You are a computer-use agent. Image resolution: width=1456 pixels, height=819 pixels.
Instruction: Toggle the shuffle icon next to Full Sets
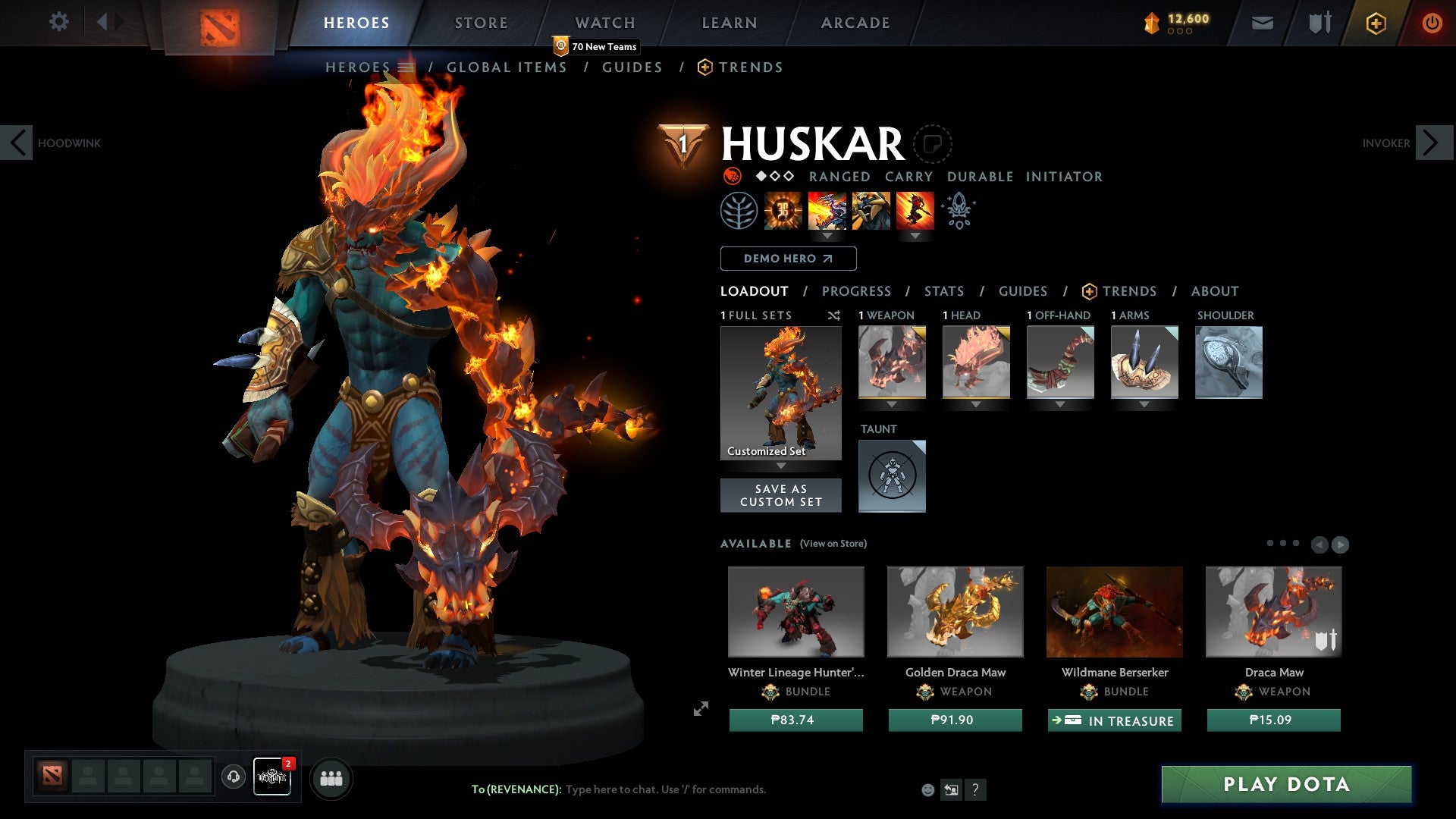click(833, 316)
